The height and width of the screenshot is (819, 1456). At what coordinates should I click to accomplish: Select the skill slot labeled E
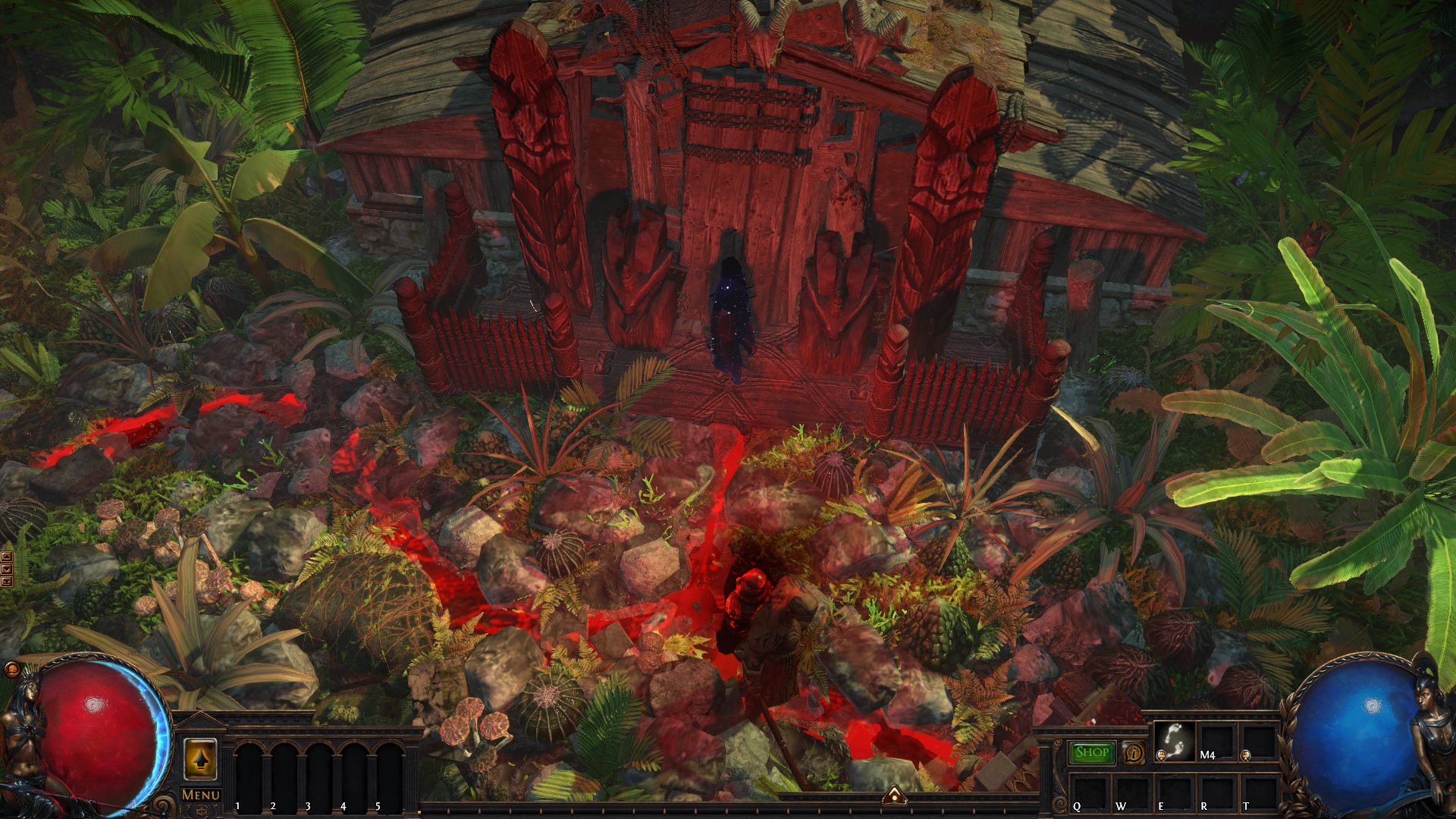click(1174, 793)
